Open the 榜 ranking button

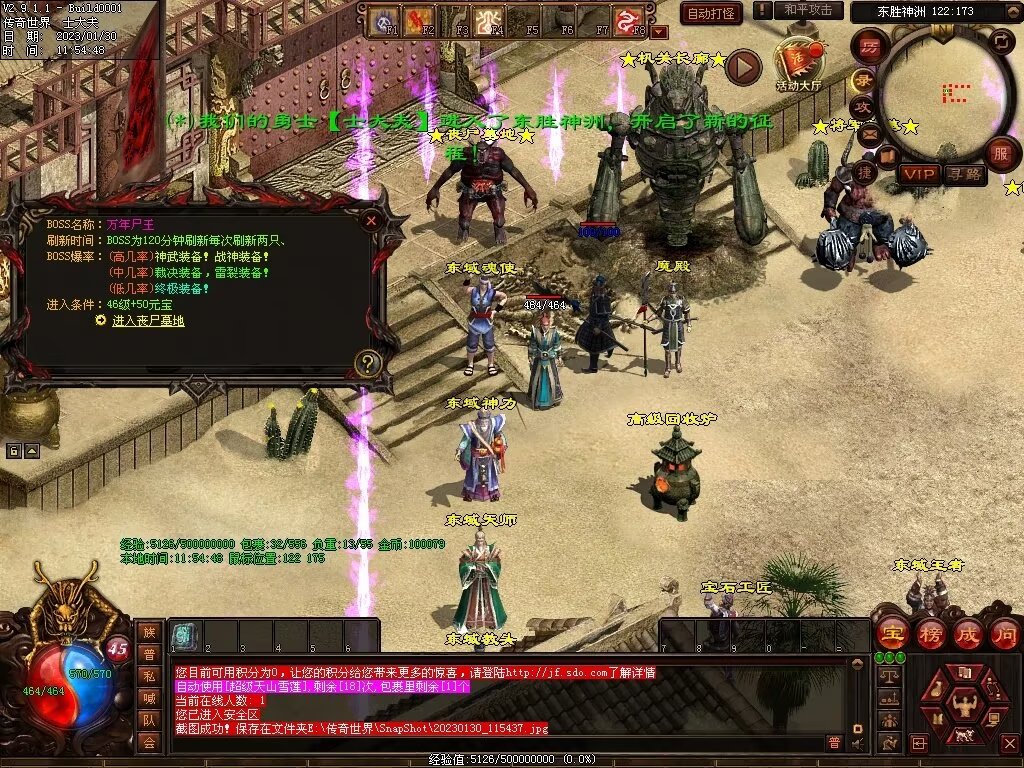tap(931, 633)
